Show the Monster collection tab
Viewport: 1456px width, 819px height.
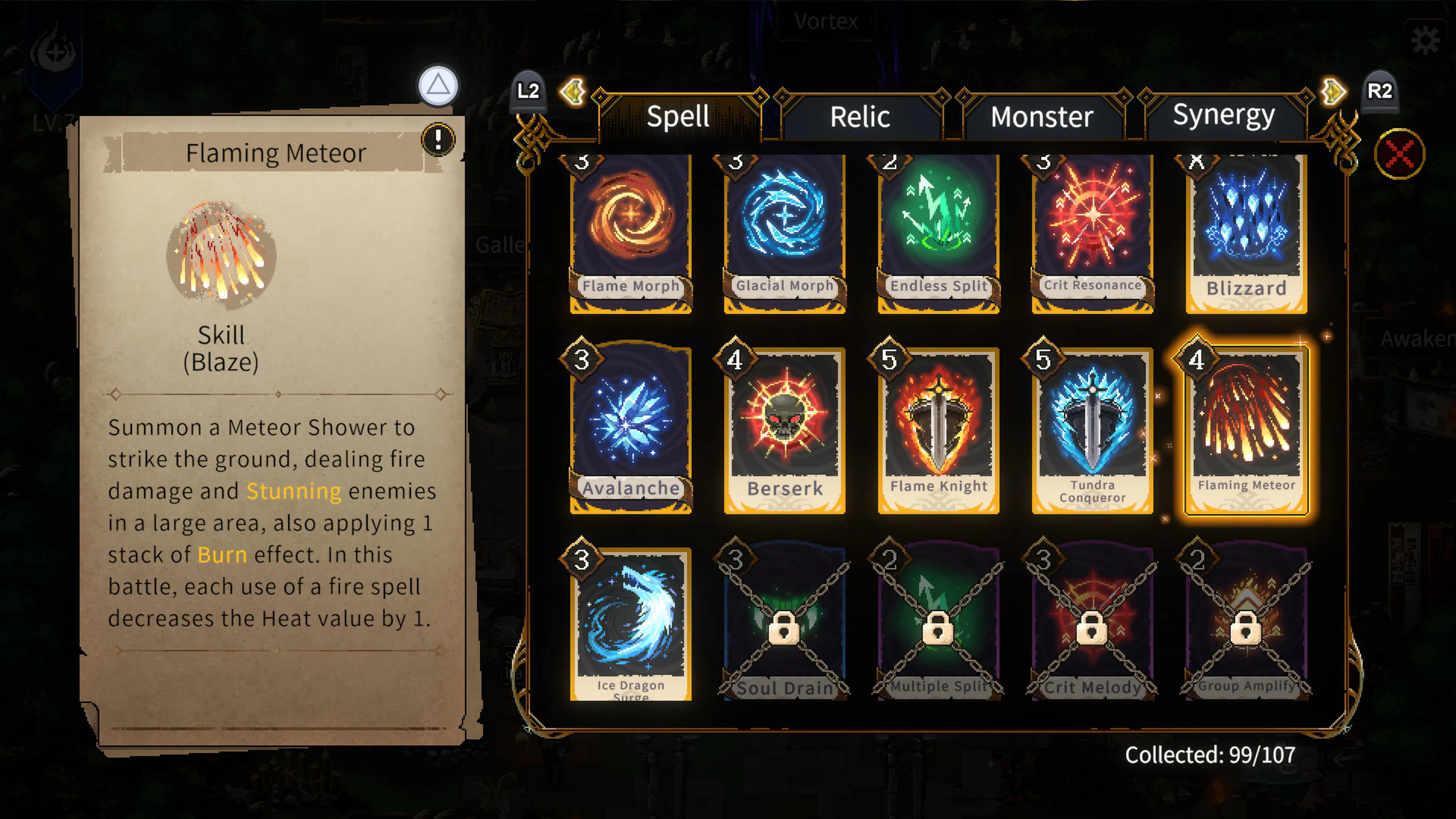coord(1042,117)
